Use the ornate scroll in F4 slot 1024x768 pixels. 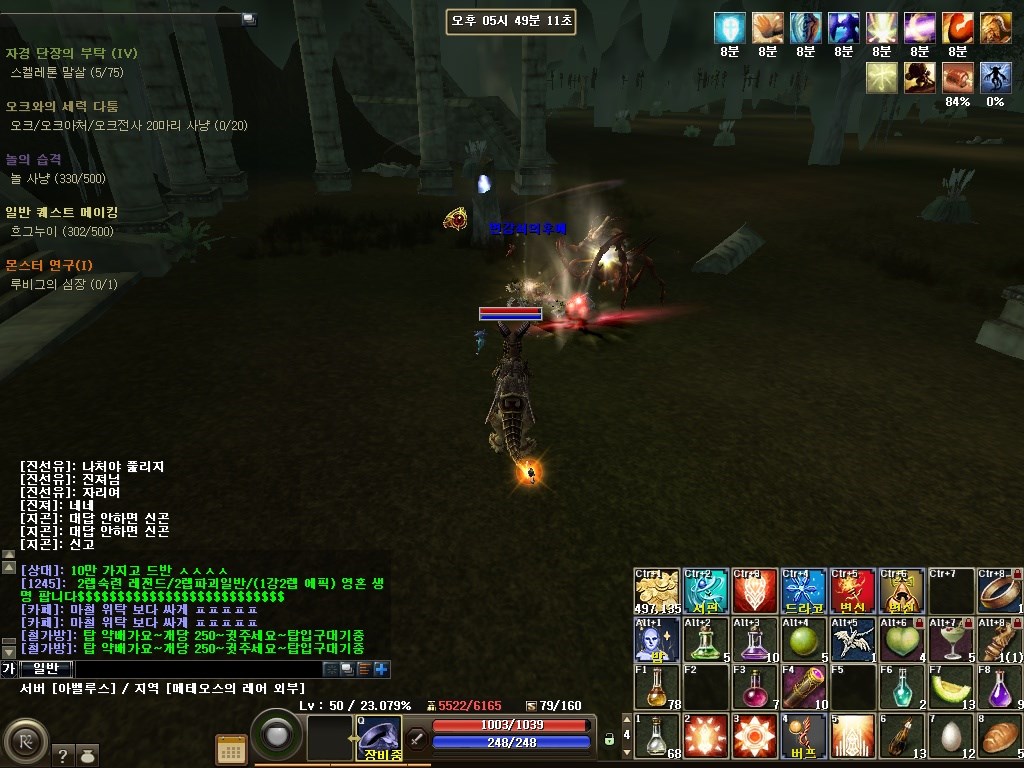tap(804, 687)
